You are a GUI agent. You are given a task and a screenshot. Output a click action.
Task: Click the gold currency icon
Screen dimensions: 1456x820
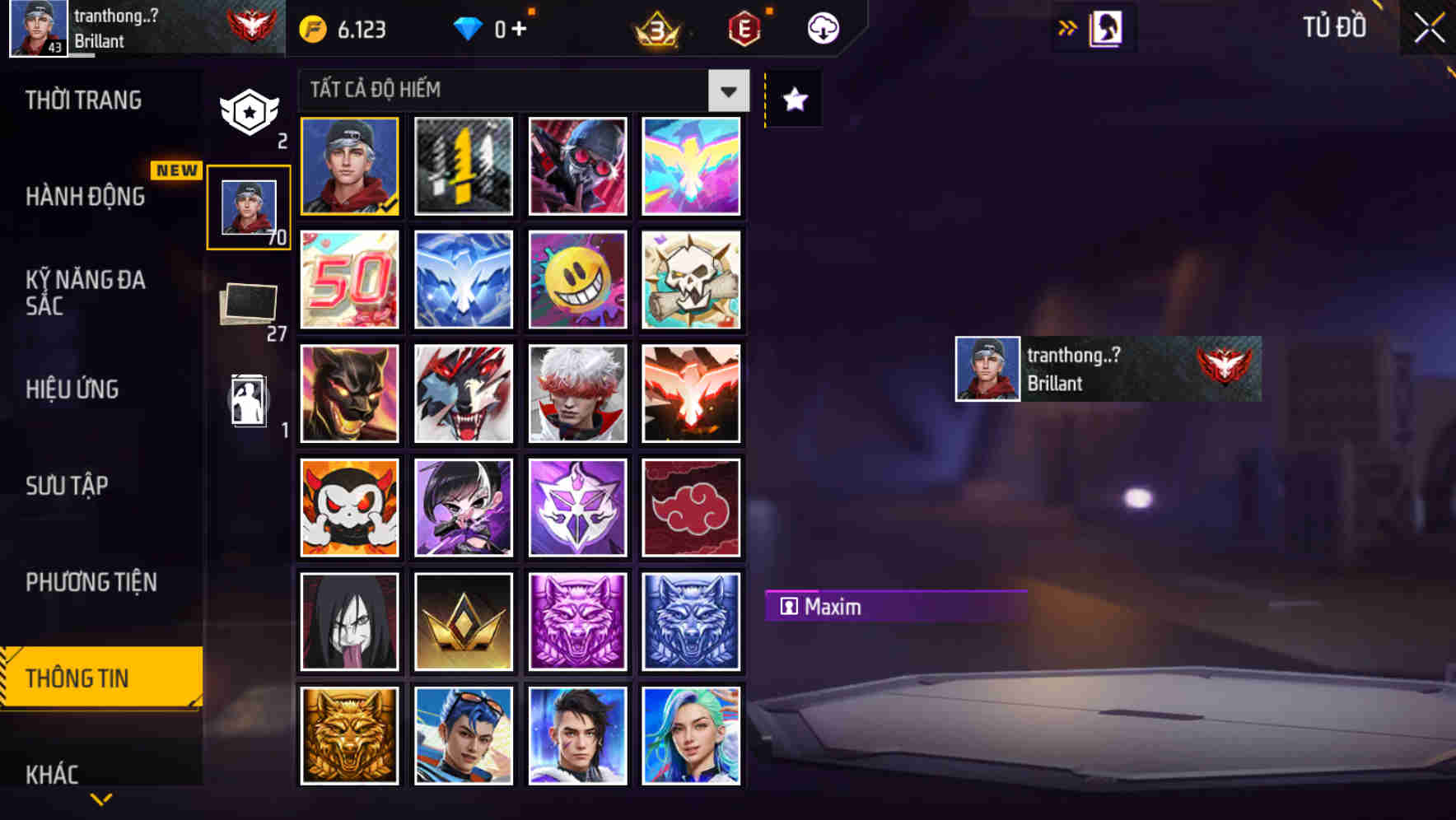(313, 28)
